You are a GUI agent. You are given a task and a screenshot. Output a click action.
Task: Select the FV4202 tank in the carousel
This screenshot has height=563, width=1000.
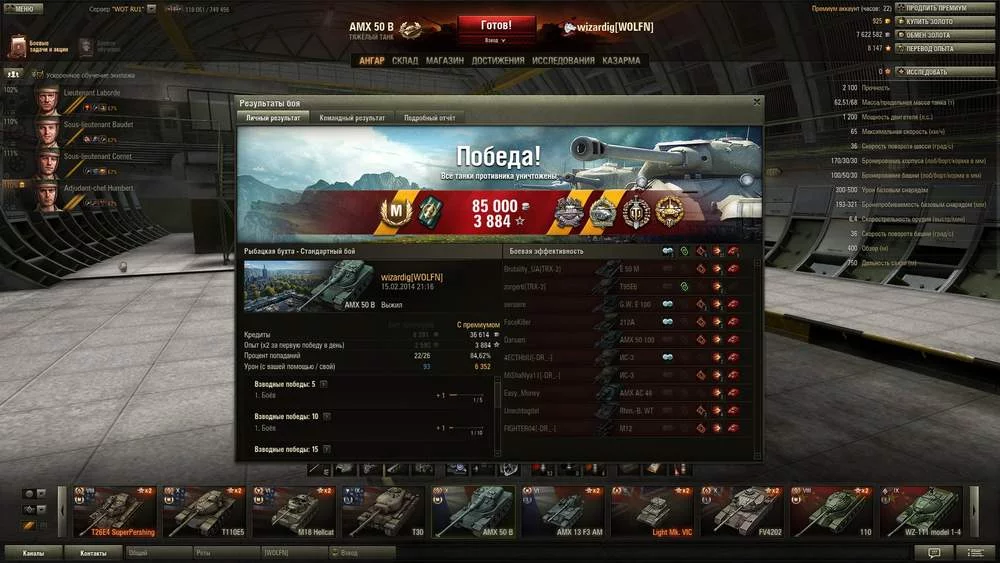click(x=741, y=510)
